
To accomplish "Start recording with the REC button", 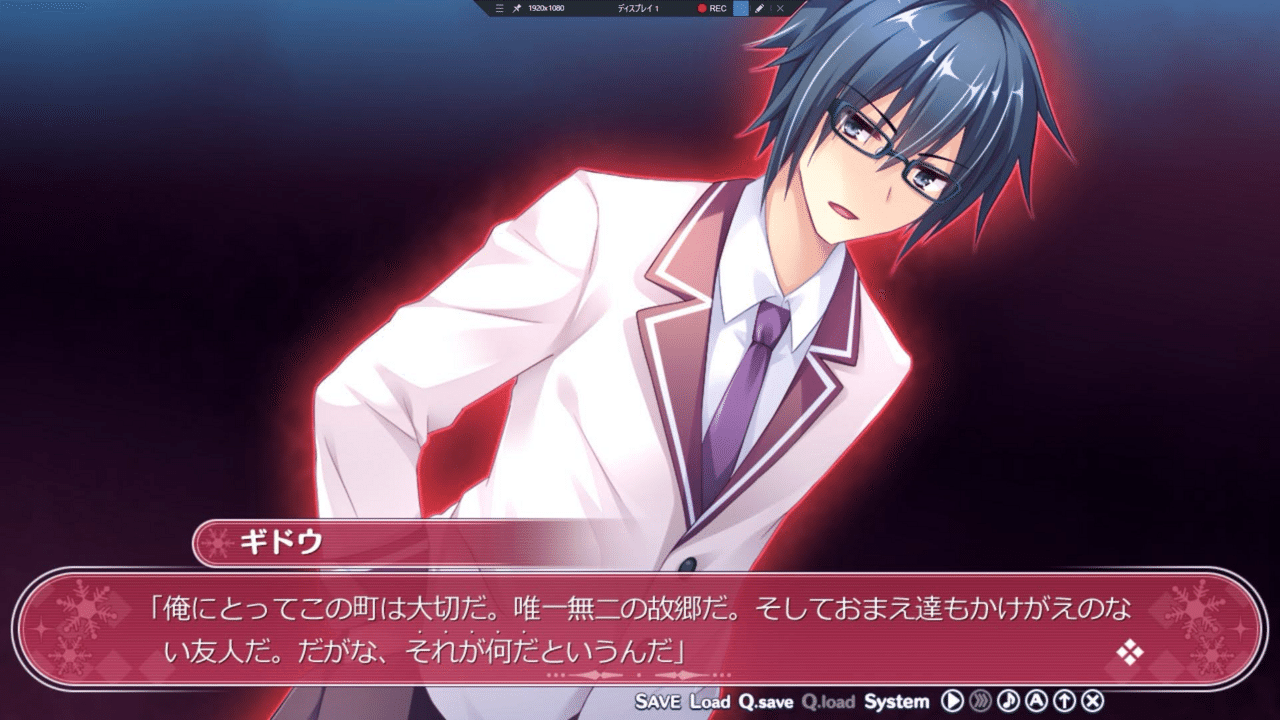I will coord(712,8).
